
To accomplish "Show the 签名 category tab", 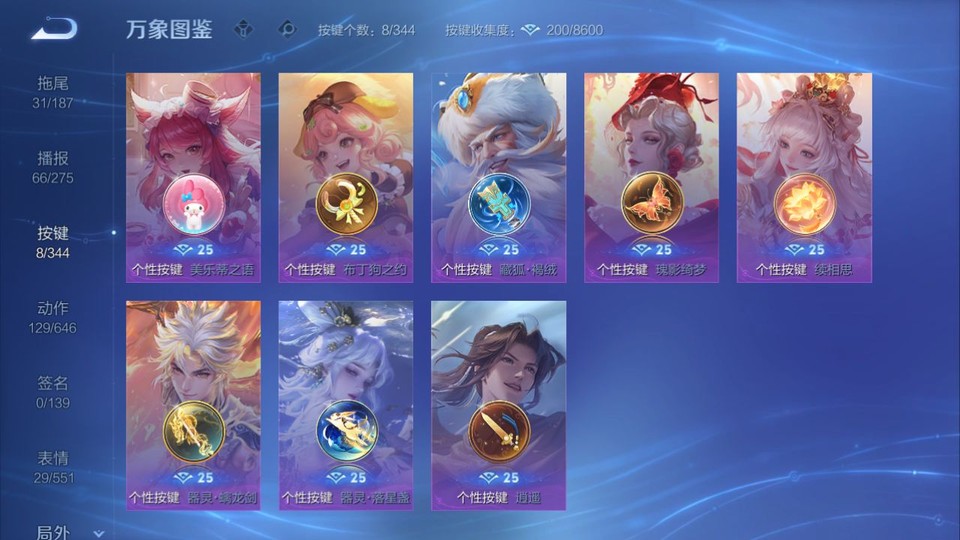I will pyautogui.click(x=53, y=392).
